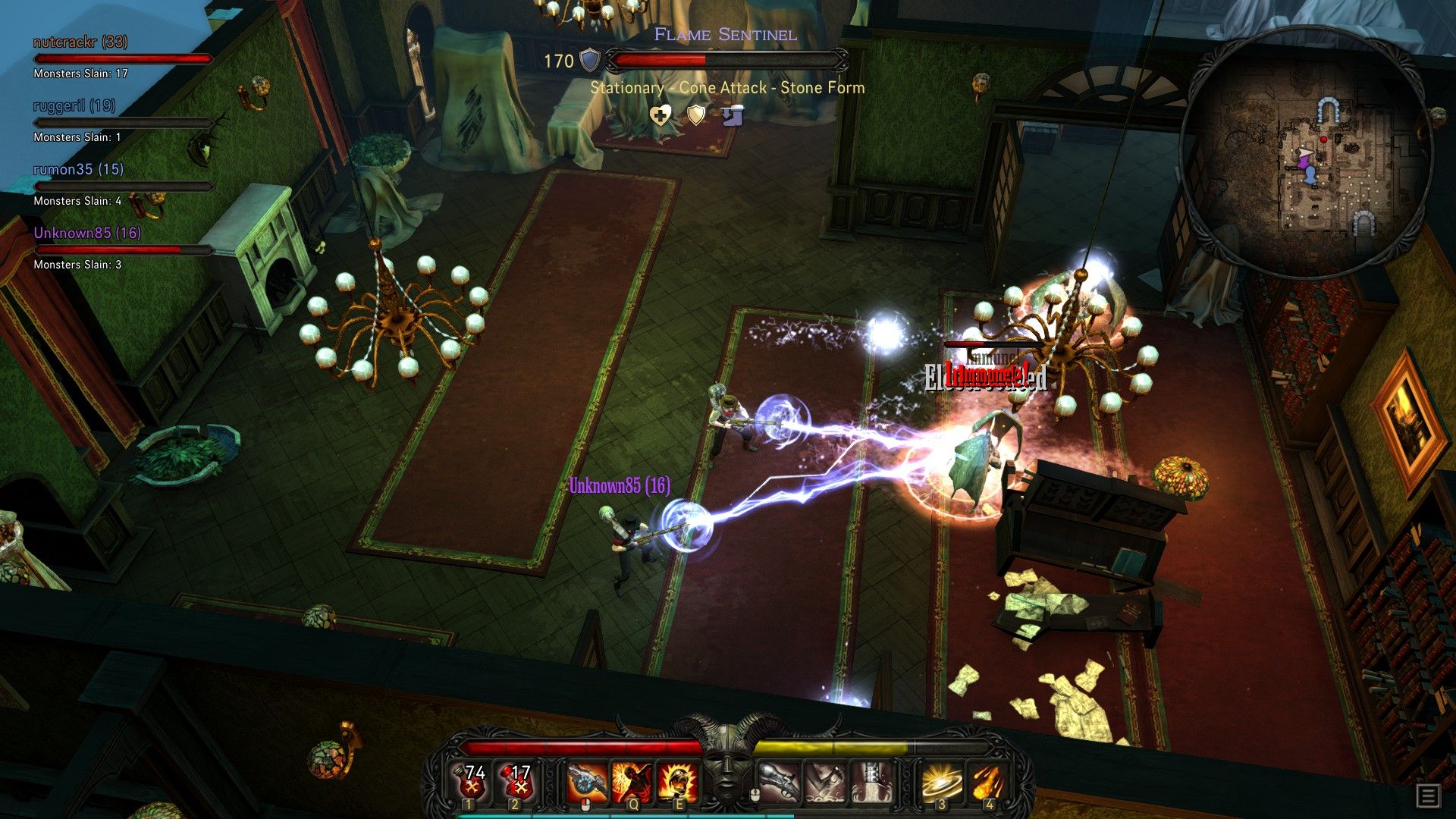Screen dimensions: 1456x819
Task: Select party member nutcrackr (33)
Action: click(80, 42)
